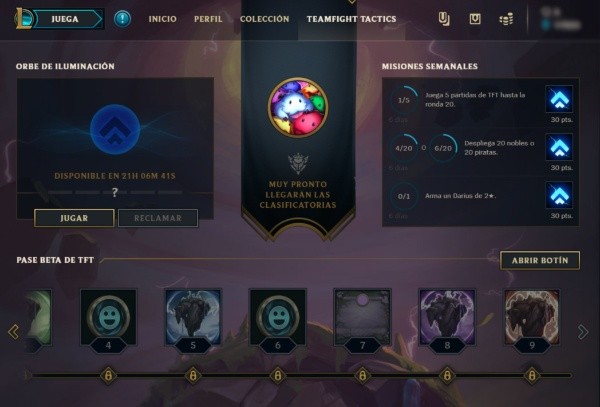Screen dimensions: 600x407
Task: Open the coin stack store icon
Action: [x=507, y=19]
